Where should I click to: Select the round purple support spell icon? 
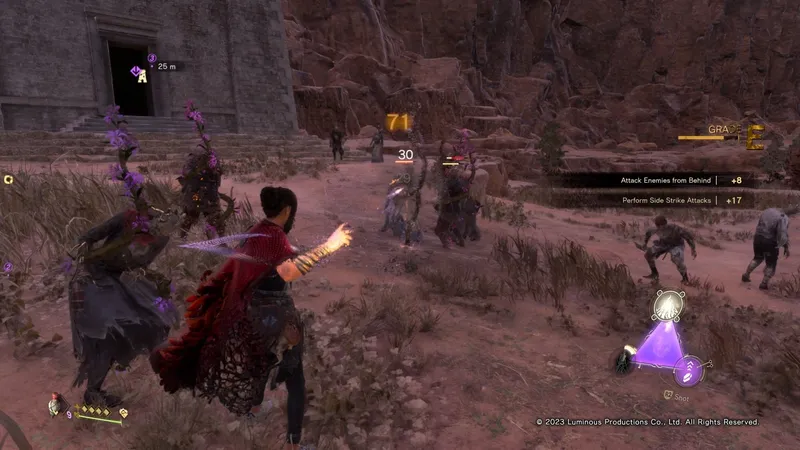689,374
